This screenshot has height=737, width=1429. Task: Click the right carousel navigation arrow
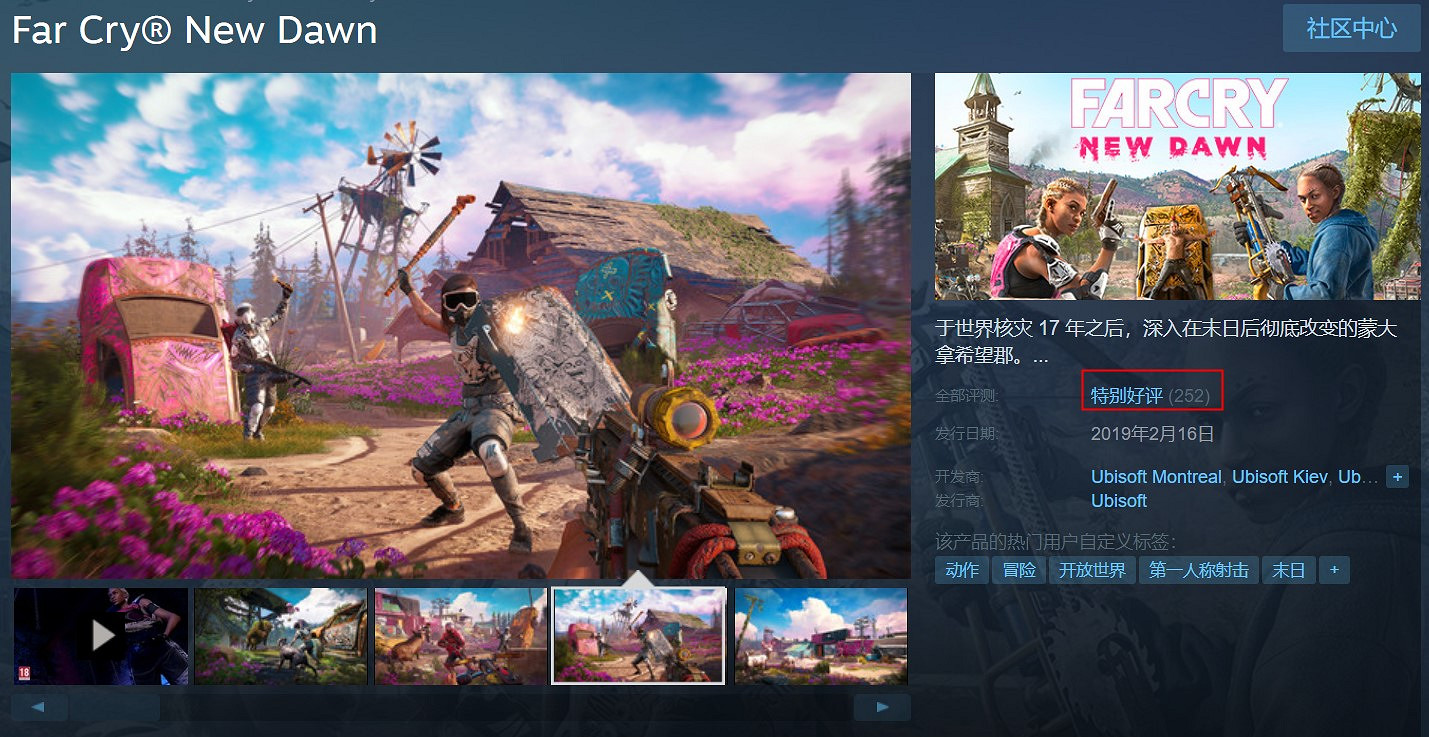pyautogui.click(x=882, y=706)
